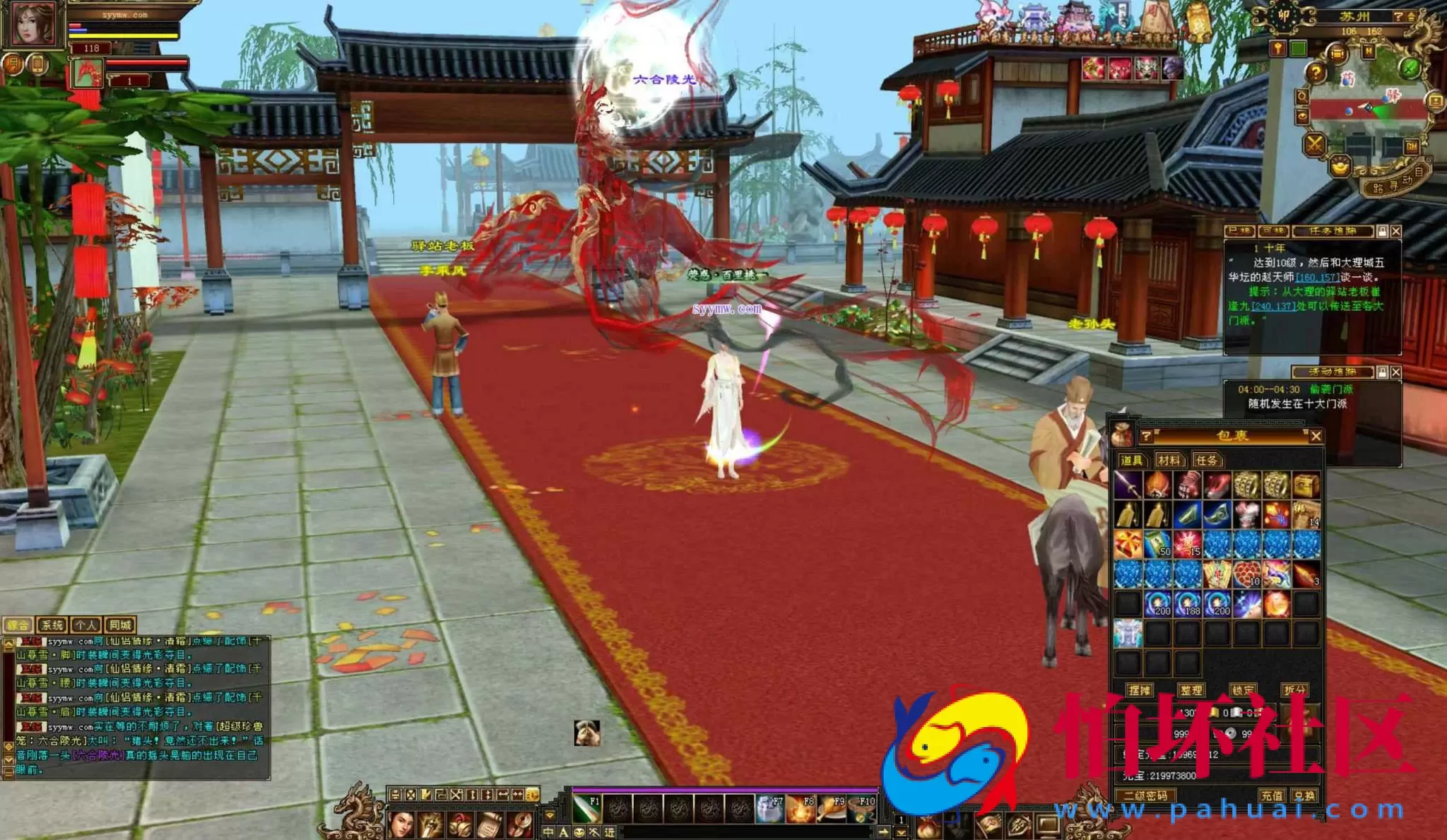Toggle the lock on the 任务追踪 quest tracker panel
Viewport: 1447px width, 840px height.
[1382, 231]
